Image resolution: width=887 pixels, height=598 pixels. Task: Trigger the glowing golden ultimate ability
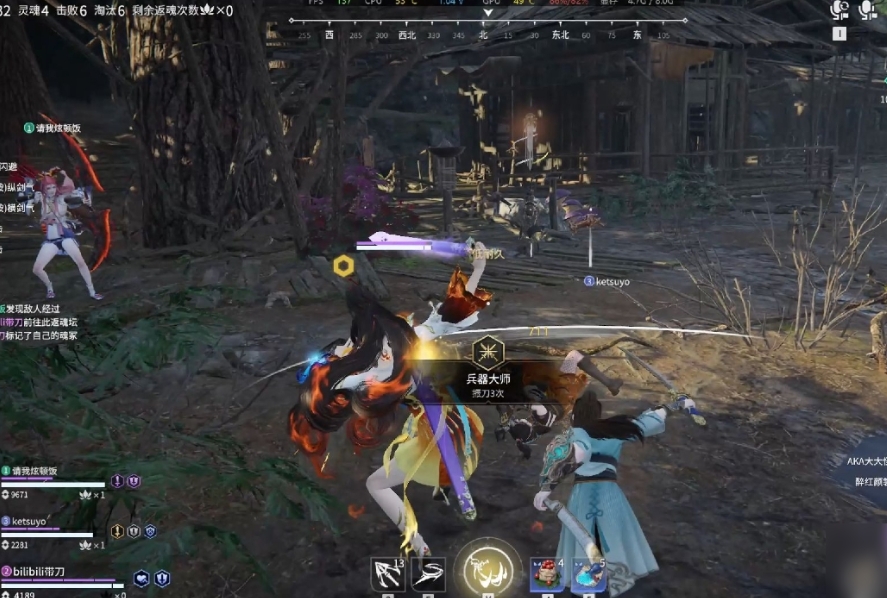tap(488, 571)
